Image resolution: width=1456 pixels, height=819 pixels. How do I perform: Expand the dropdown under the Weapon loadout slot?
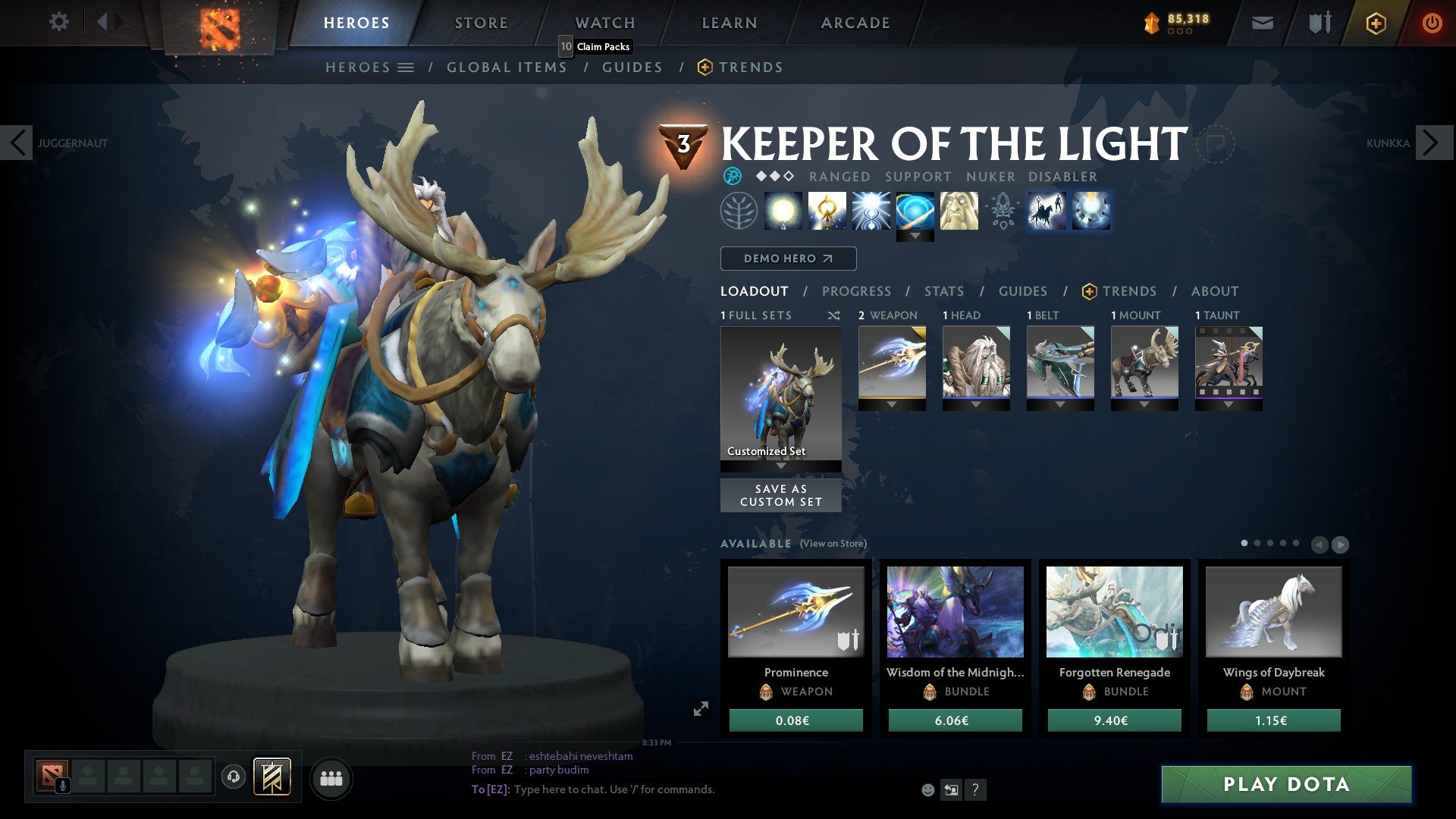(x=892, y=404)
